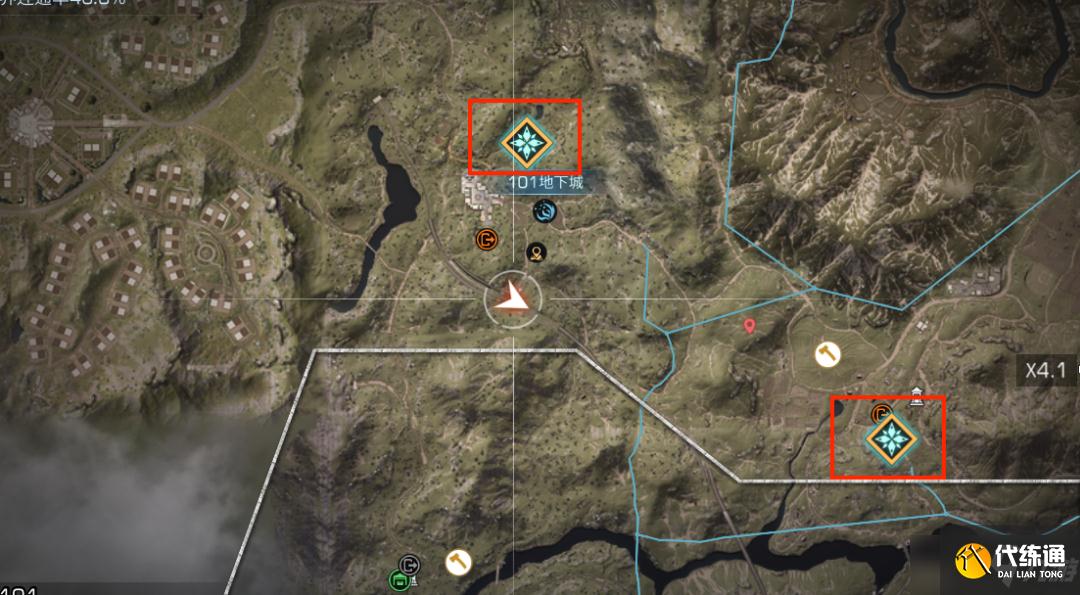
Task: Click the hammer marker beside the grey exit icon
Action: point(458,561)
